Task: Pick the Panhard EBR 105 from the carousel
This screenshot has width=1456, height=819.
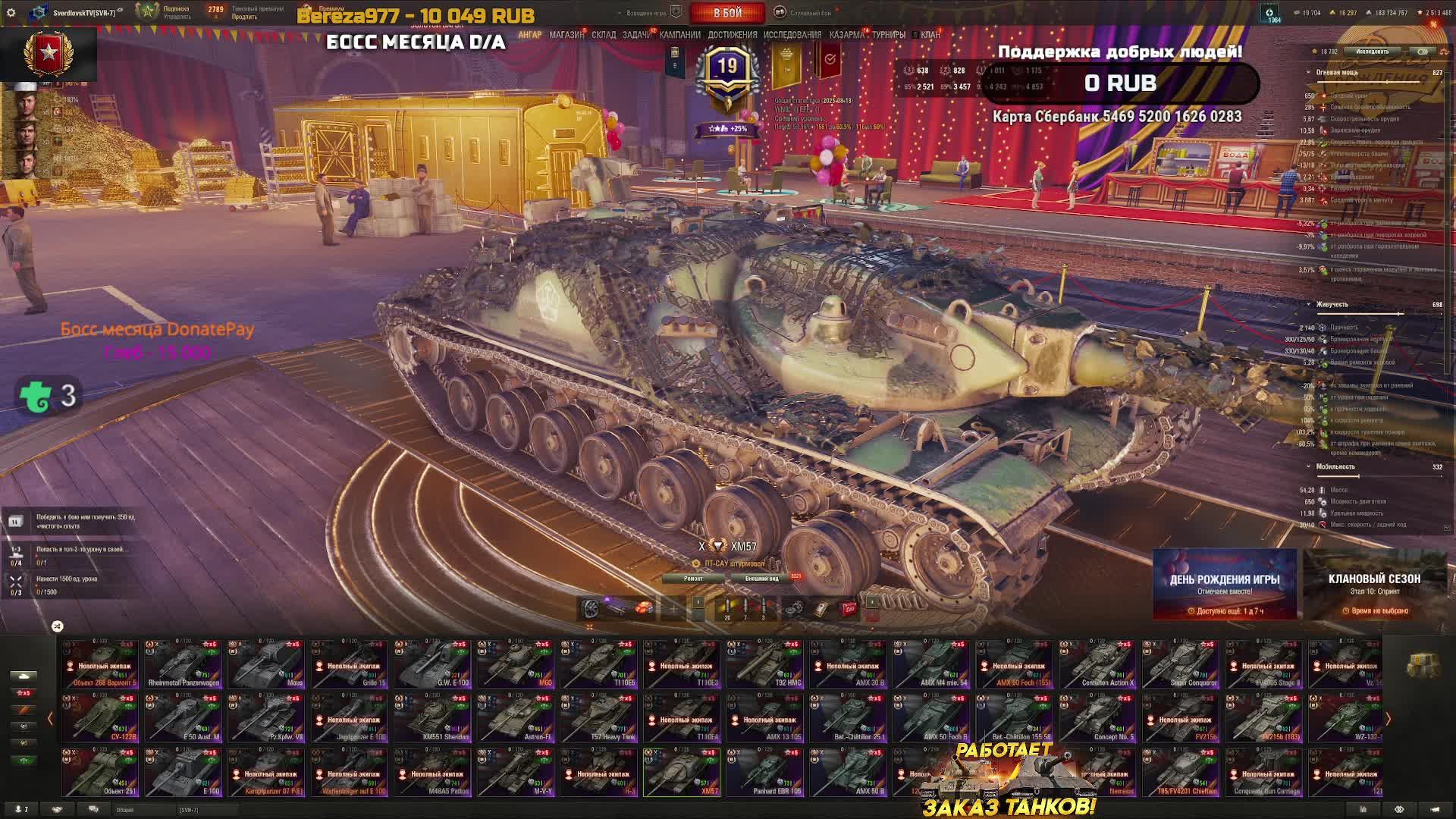Action: (765, 773)
